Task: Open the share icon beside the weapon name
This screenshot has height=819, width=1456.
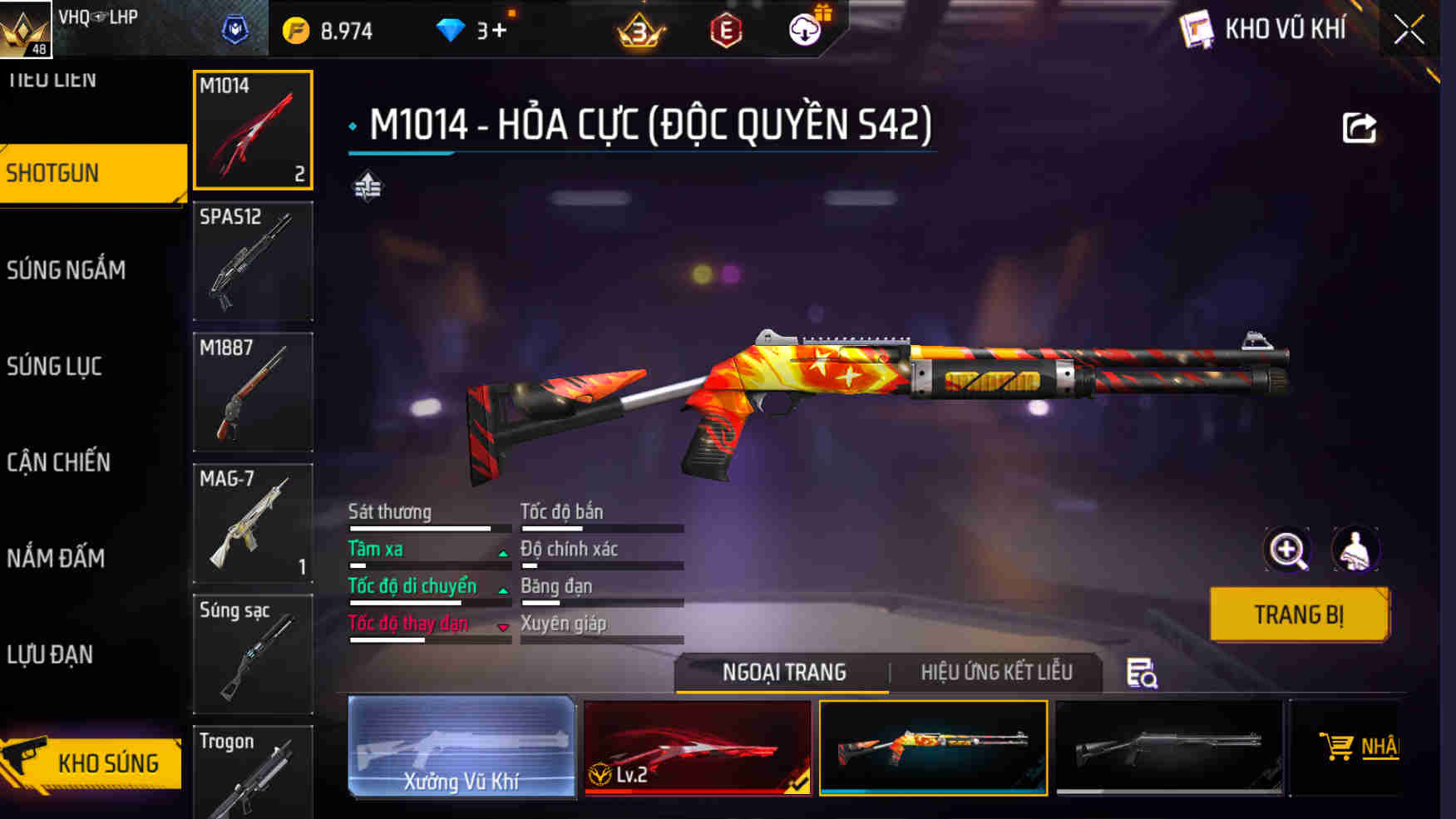Action: coord(1359,129)
